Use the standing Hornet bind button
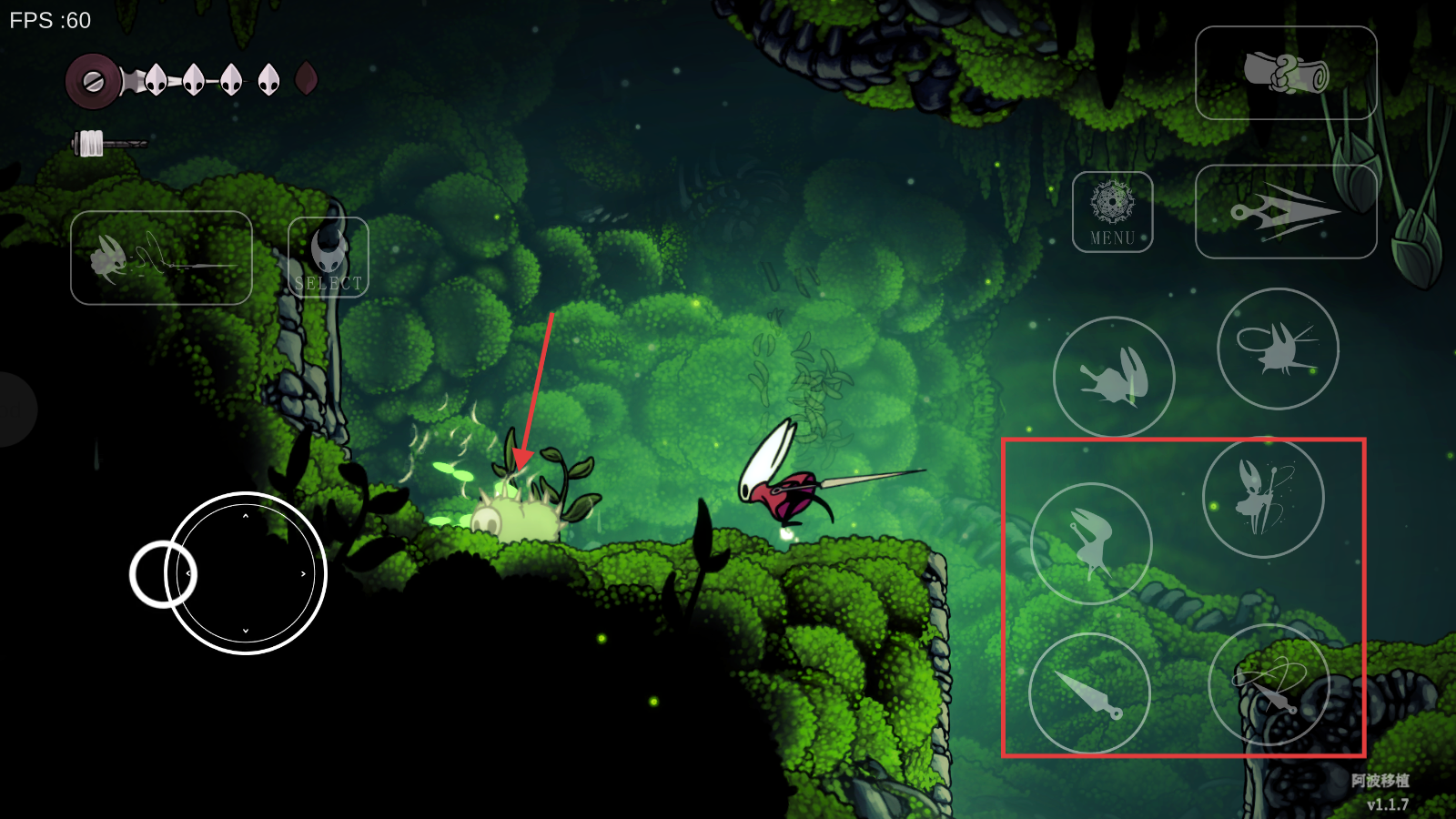The image size is (1456, 819). pyautogui.click(x=1263, y=497)
